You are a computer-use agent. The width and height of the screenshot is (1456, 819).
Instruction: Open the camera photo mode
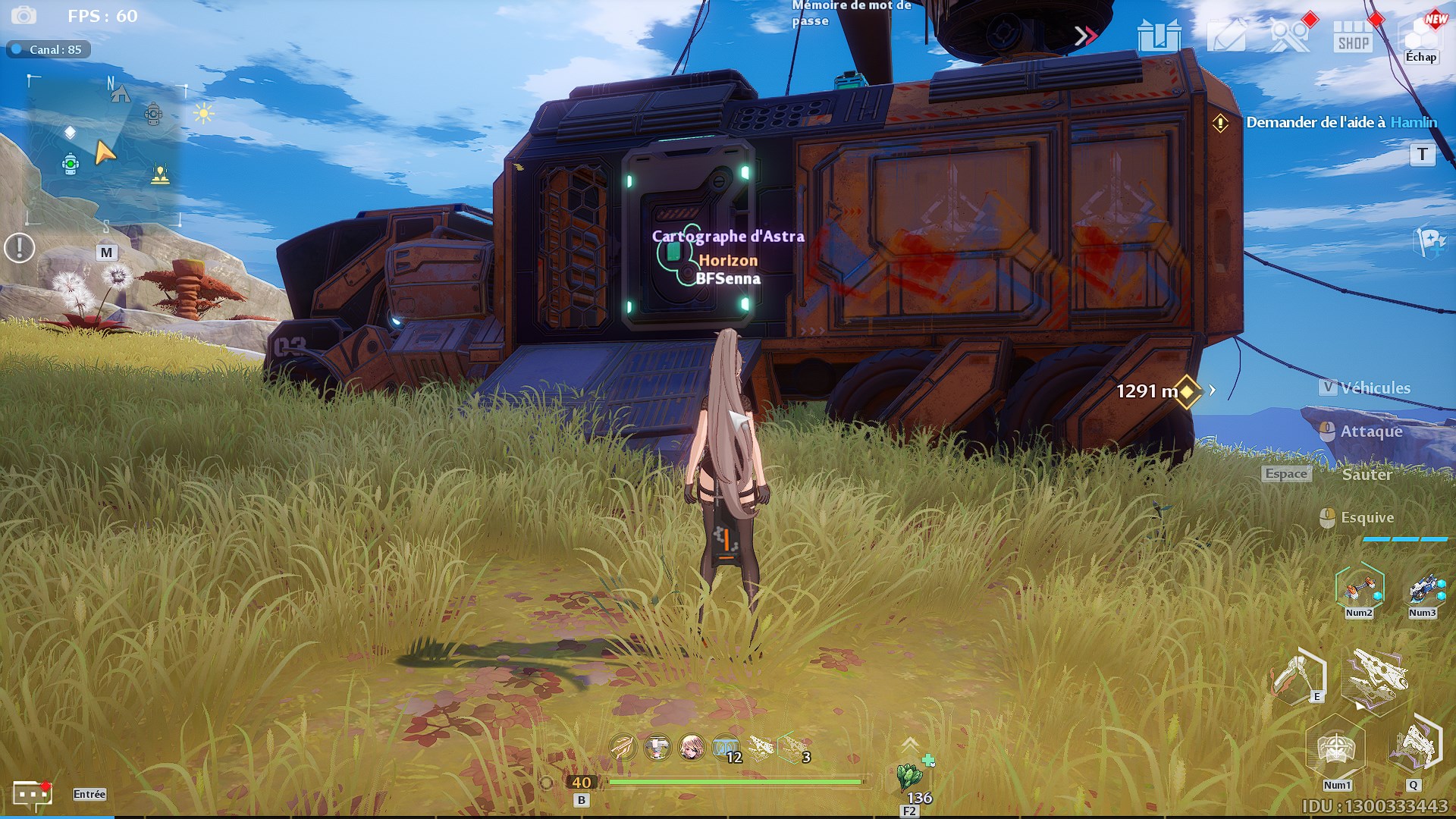[24, 15]
